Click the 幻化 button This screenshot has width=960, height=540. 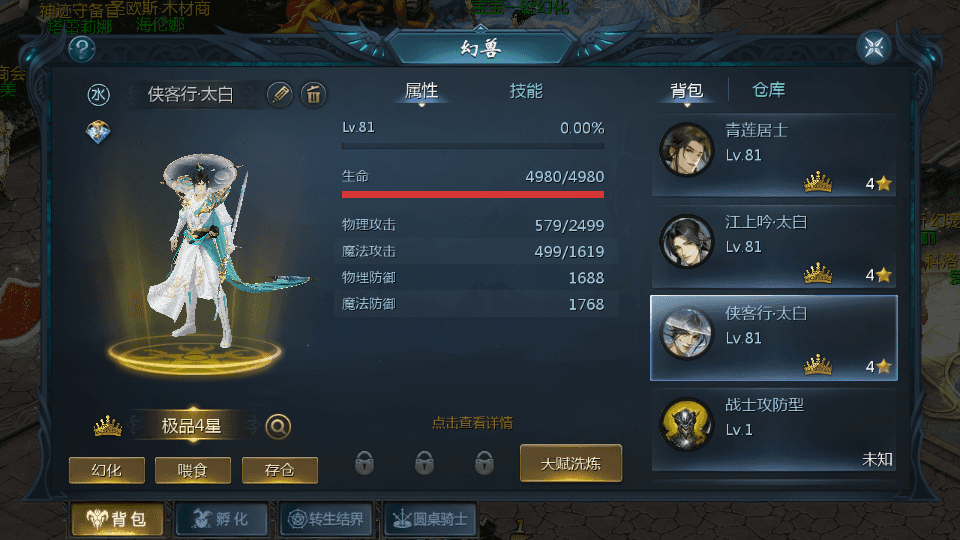107,470
